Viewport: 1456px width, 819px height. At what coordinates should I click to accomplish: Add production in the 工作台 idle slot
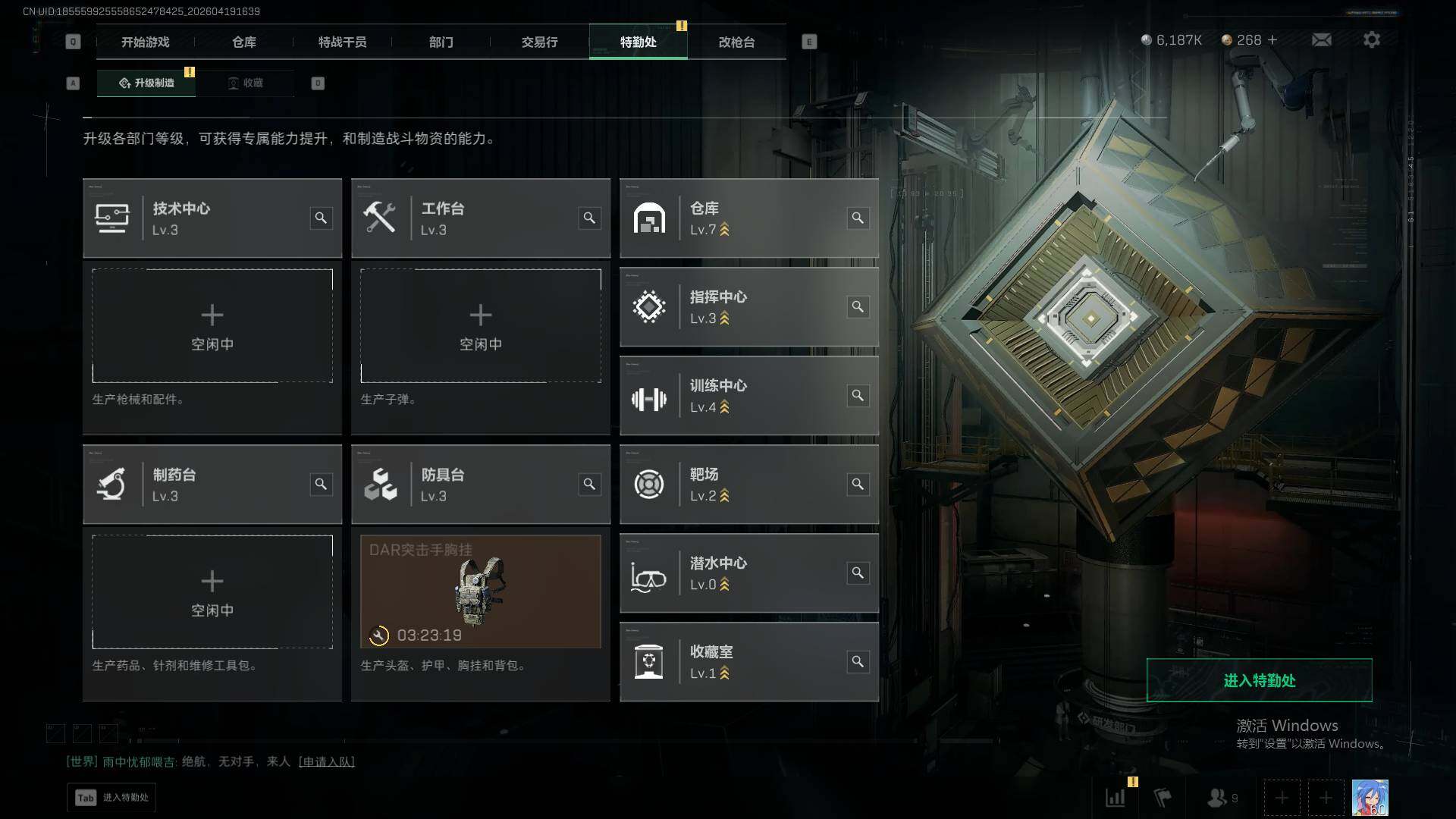tap(480, 325)
